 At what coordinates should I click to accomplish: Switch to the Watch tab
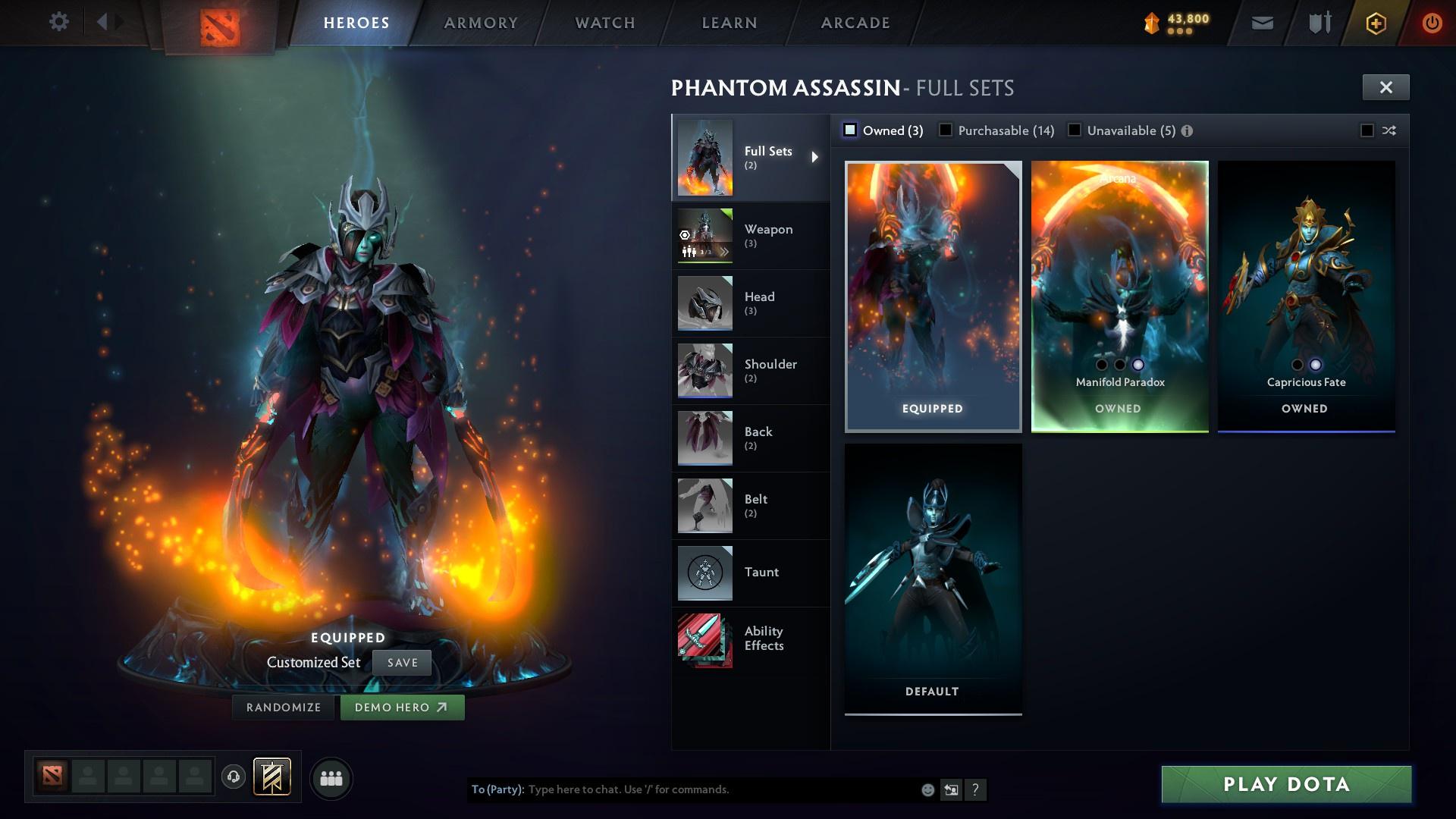coord(603,22)
